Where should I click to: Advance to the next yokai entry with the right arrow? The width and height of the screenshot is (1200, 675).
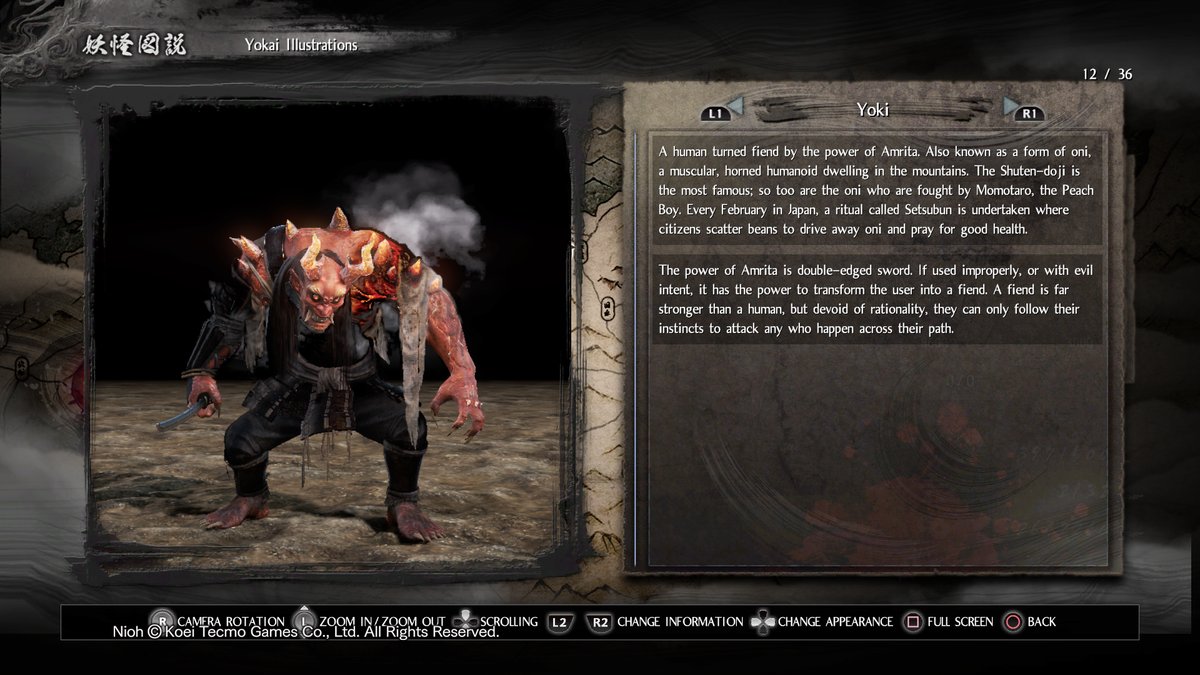pyautogui.click(x=1011, y=105)
